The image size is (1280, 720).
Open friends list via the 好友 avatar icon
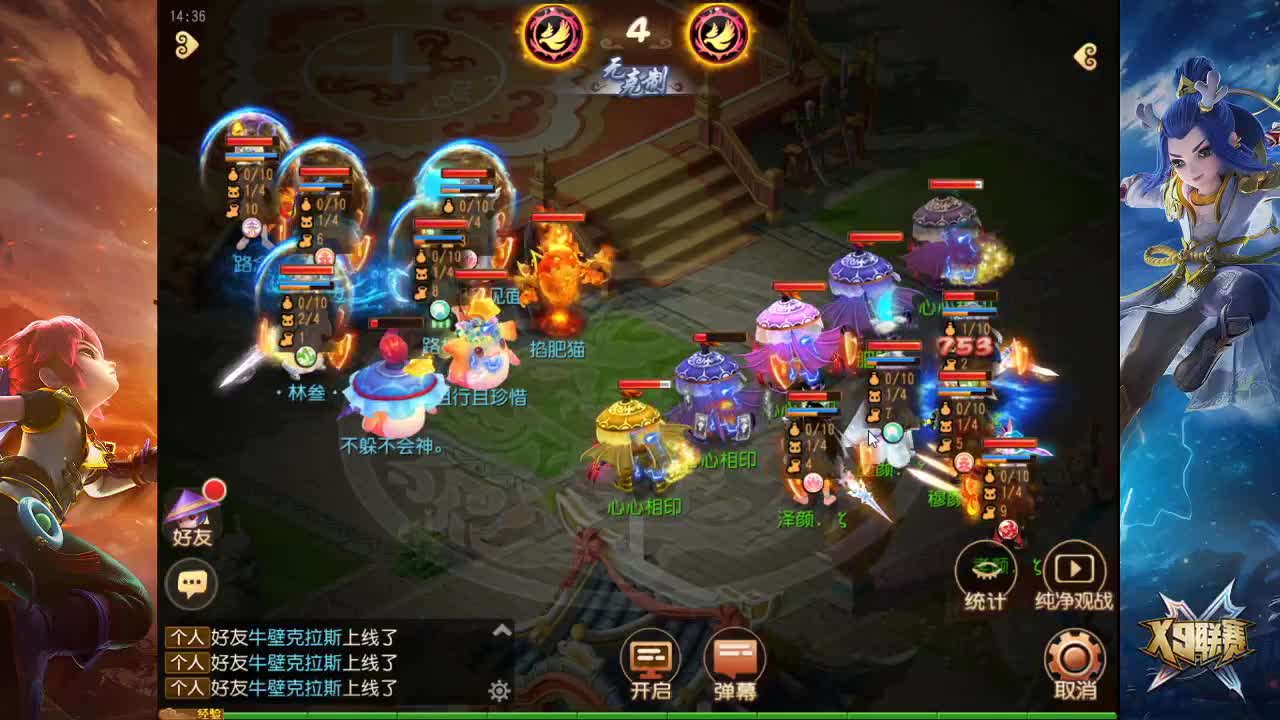tap(193, 512)
